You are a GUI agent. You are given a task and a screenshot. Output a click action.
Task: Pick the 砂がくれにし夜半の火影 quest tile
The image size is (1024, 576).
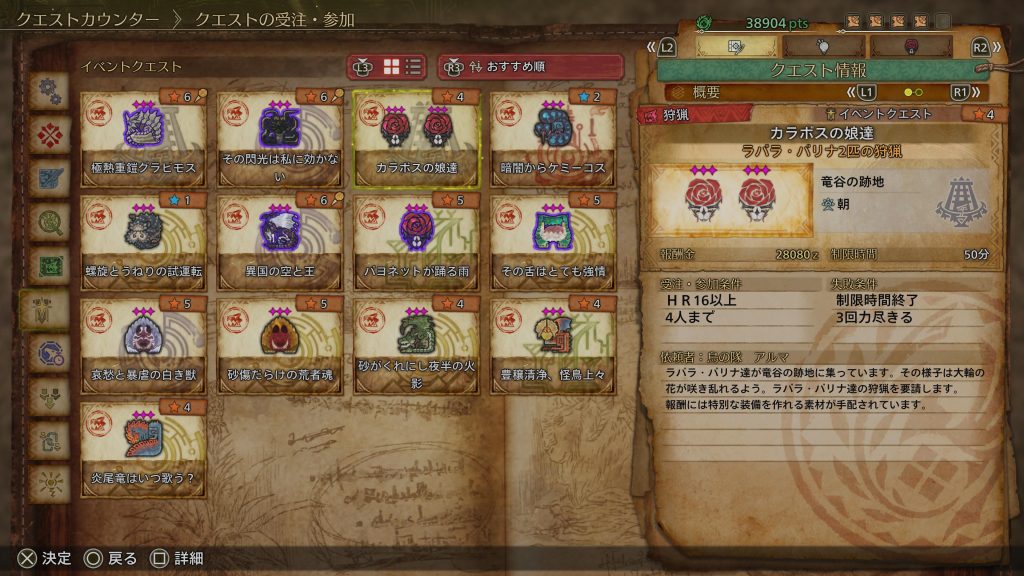[416, 346]
